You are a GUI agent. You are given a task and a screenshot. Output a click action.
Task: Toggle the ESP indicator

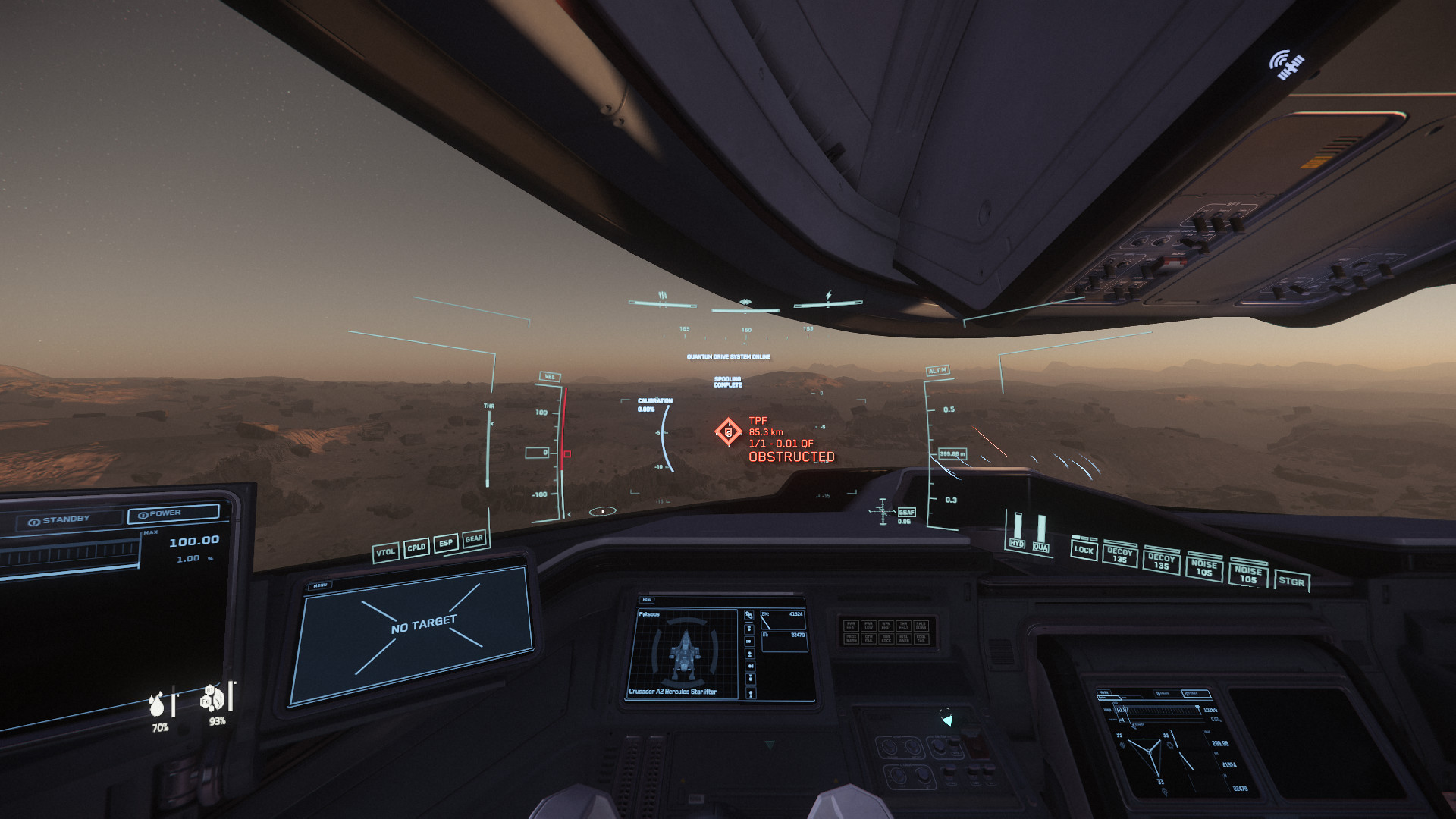446,543
